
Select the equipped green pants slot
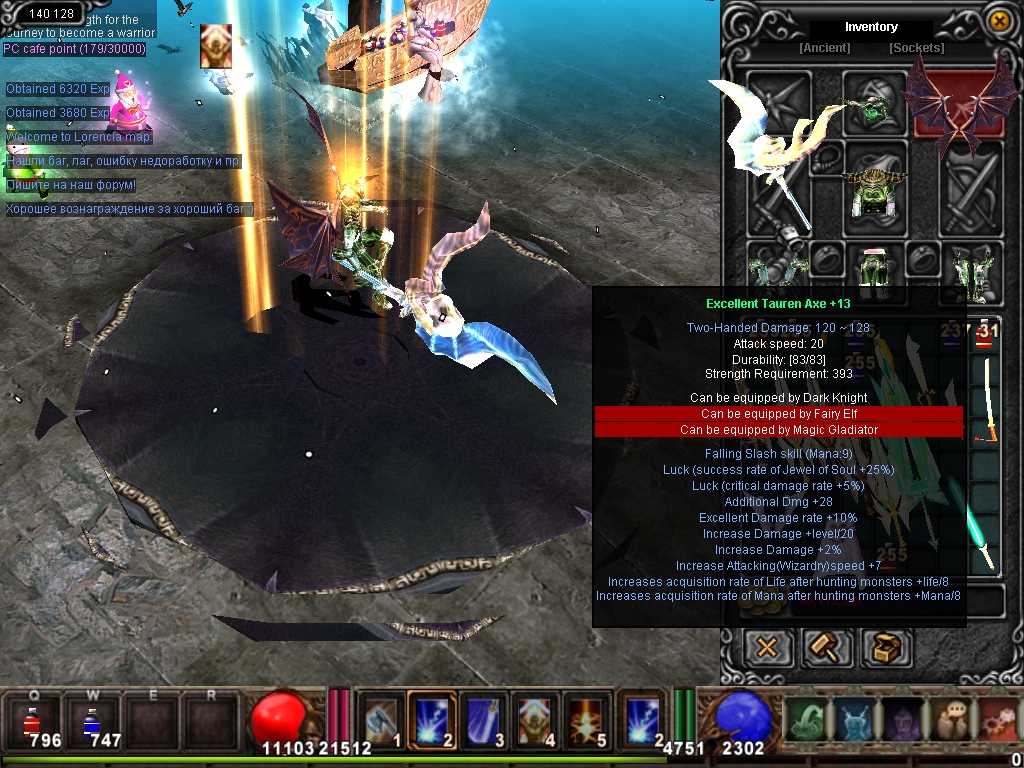874,267
